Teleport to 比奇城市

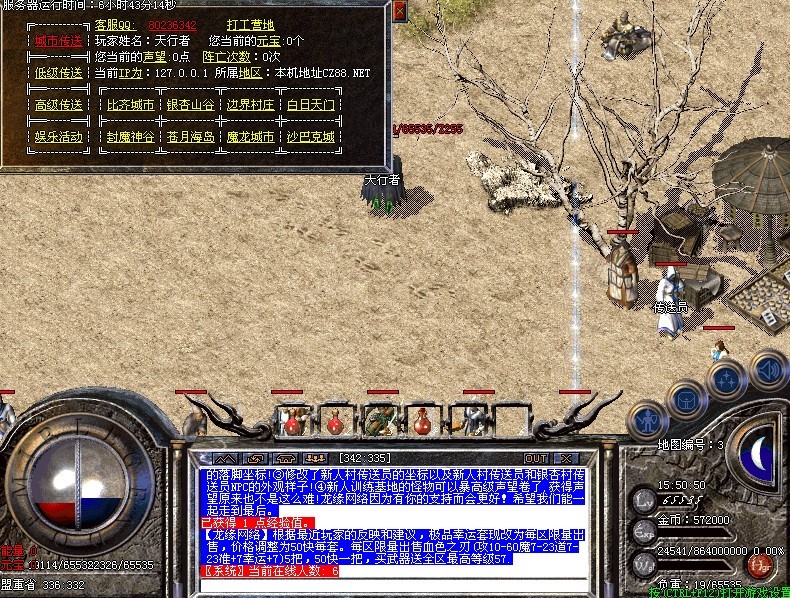[x=131, y=105]
